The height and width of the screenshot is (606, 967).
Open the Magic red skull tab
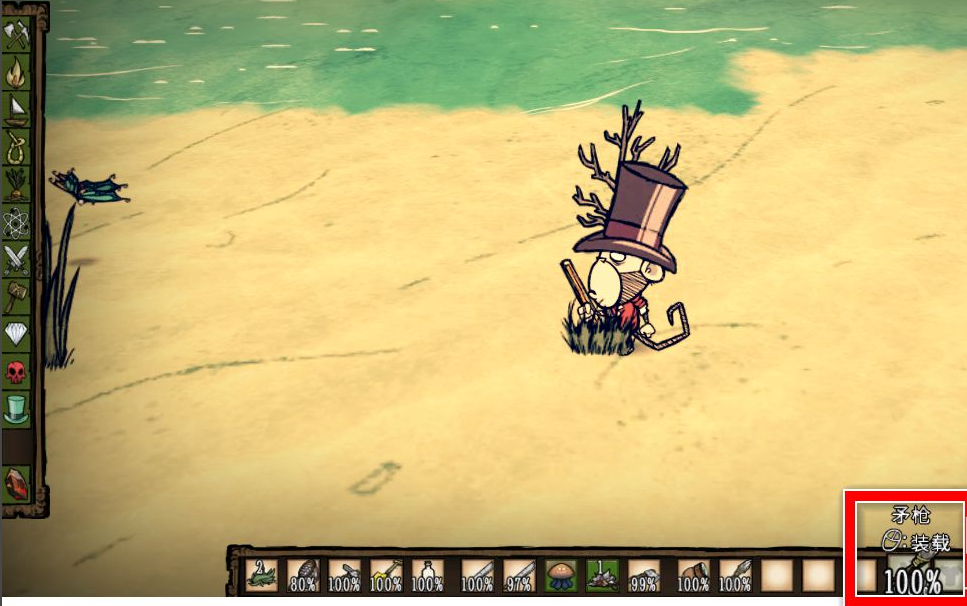tap(17, 371)
